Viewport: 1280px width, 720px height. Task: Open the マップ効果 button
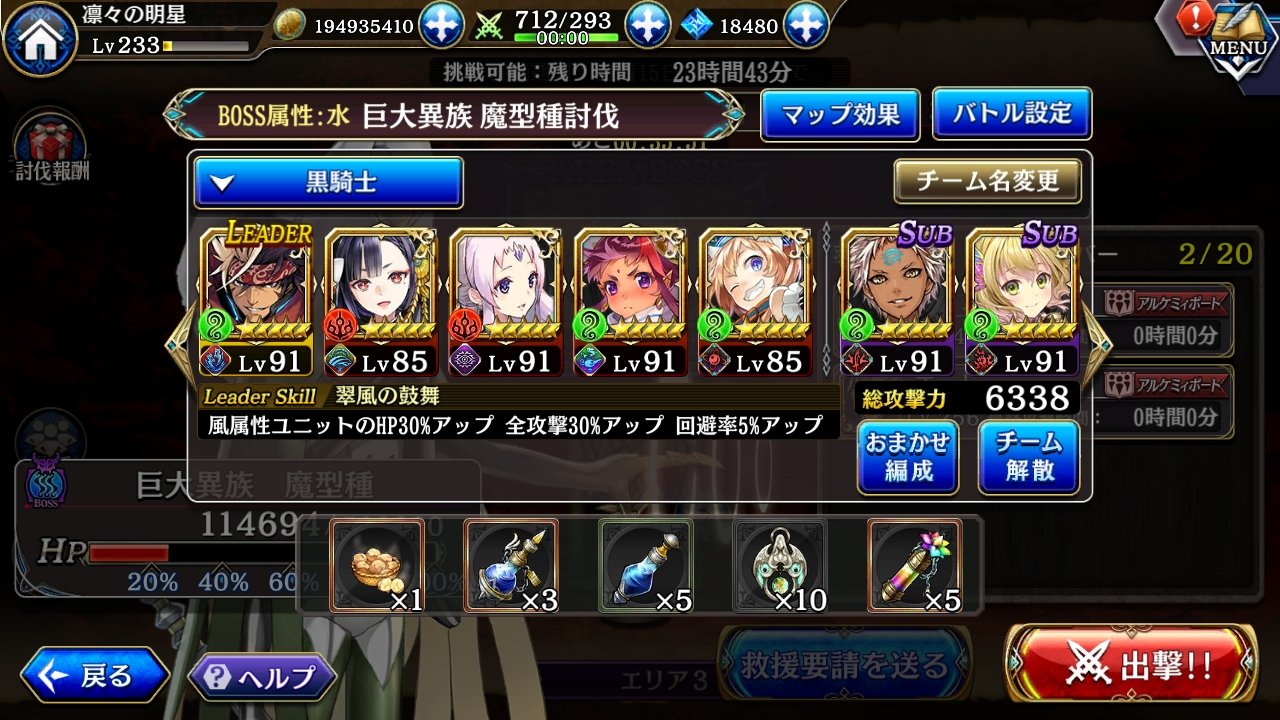pyautogui.click(x=840, y=115)
